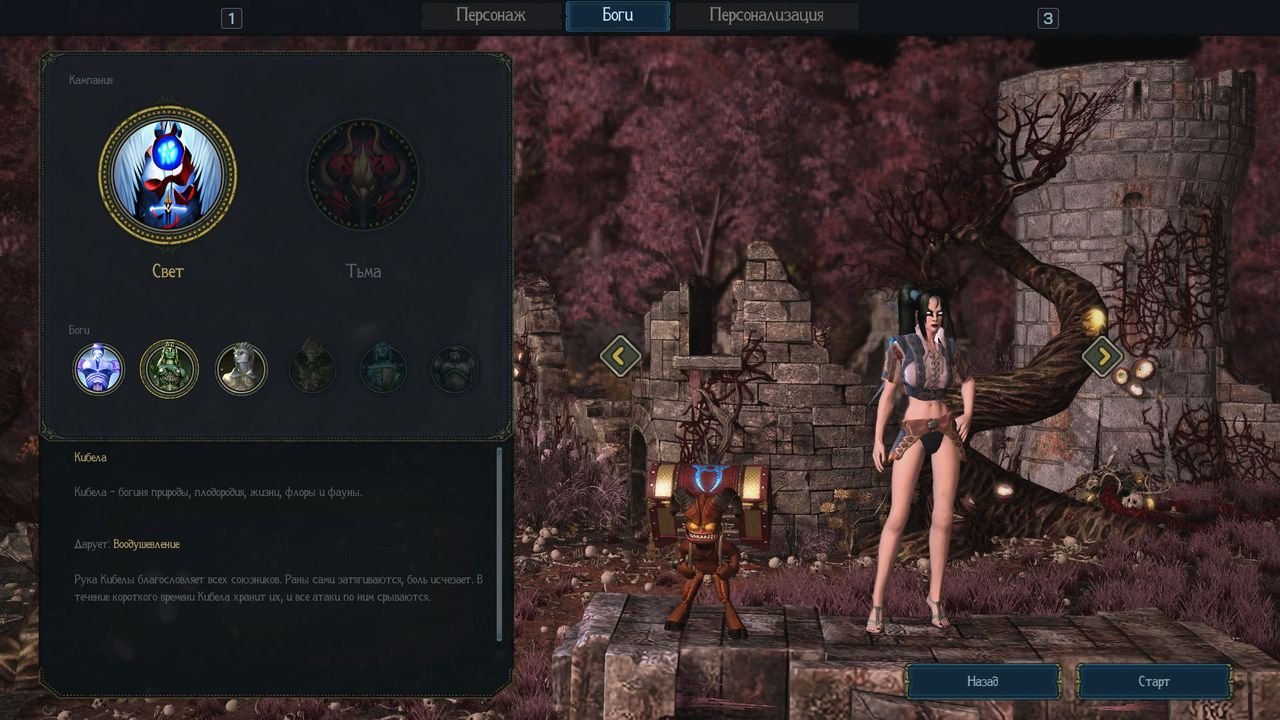
Task: Choose the Свет campaign emblem
Action: click(x=168, y=175)
